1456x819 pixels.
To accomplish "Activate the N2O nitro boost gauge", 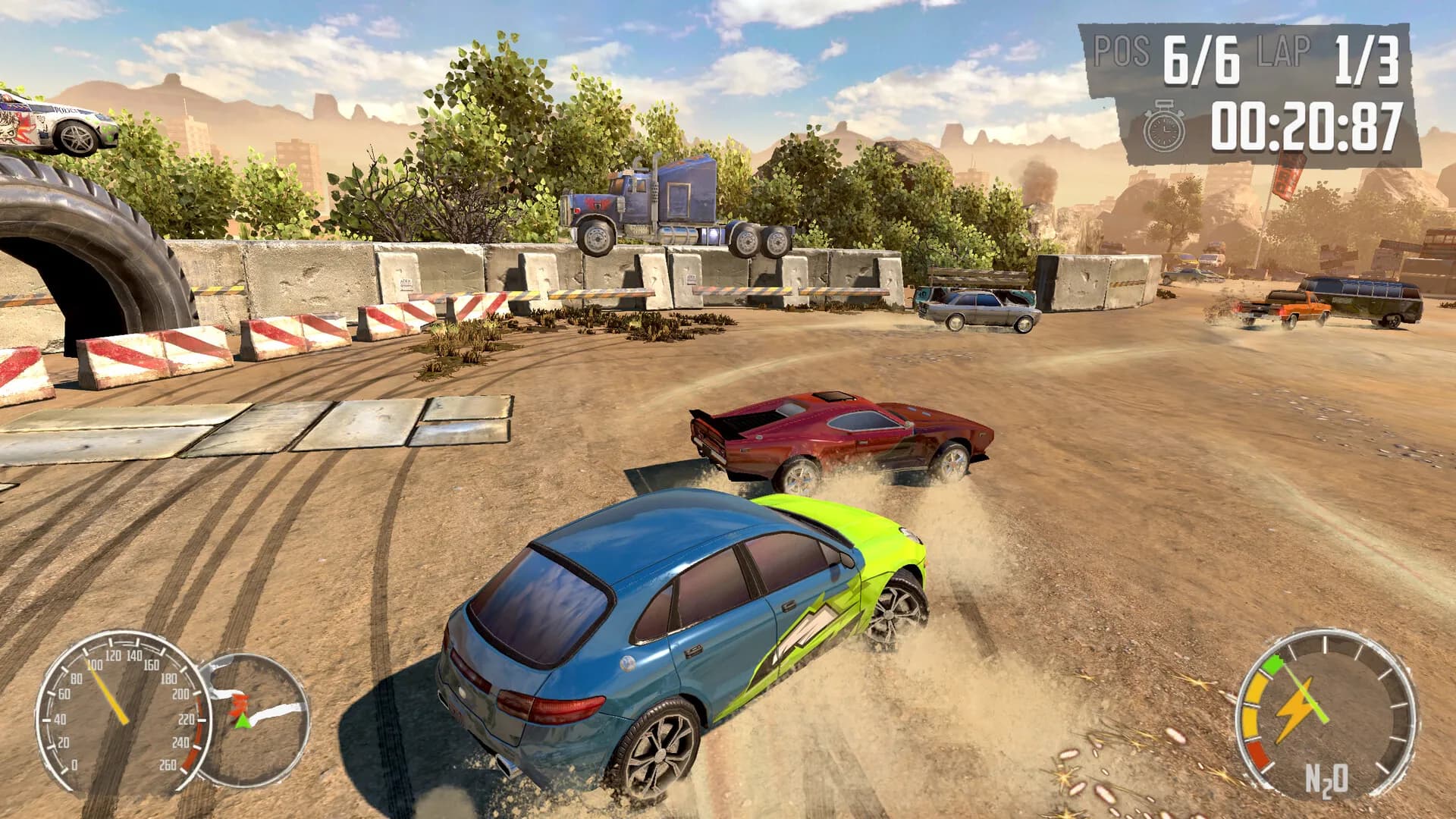I will [x=1325, y=714].
